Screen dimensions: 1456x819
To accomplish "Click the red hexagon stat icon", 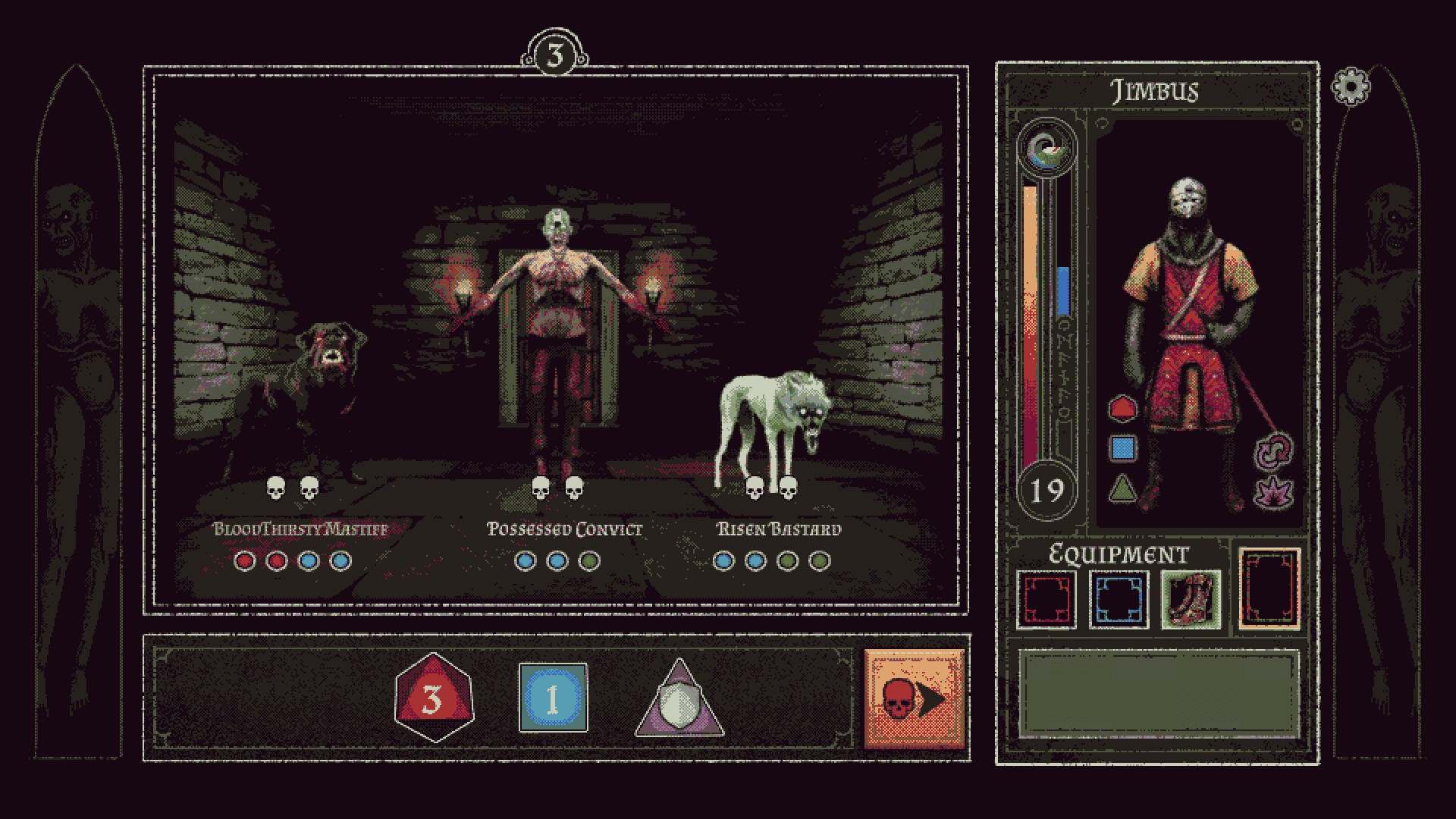I will point(1122,409).
